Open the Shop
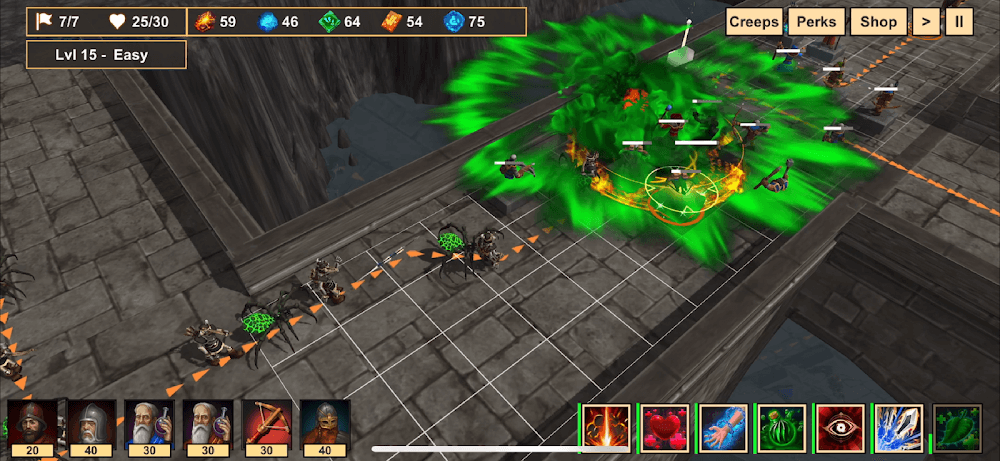 (x=879, y=22)
